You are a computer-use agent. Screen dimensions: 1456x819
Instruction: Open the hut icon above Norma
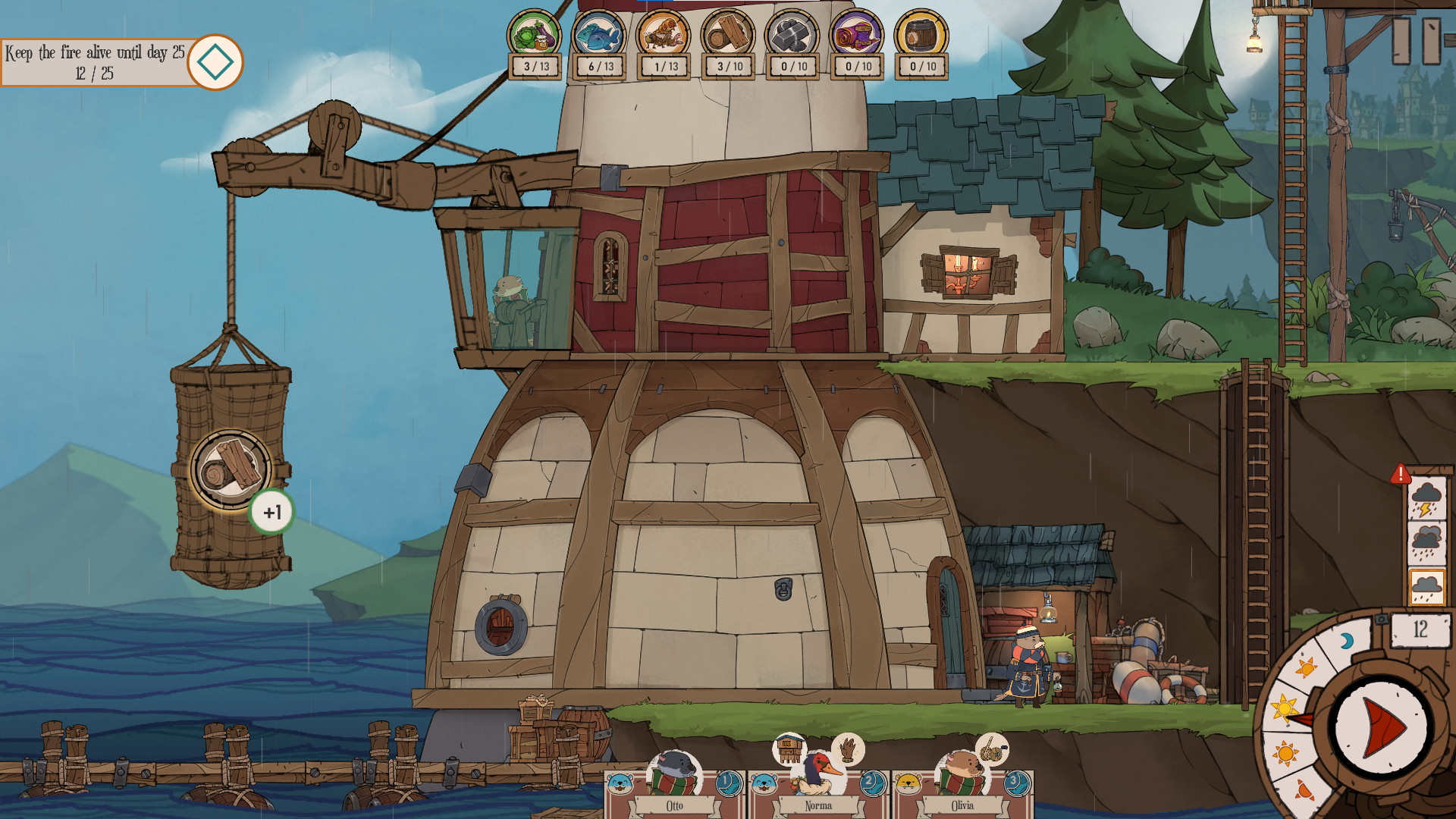pos(789,749)
